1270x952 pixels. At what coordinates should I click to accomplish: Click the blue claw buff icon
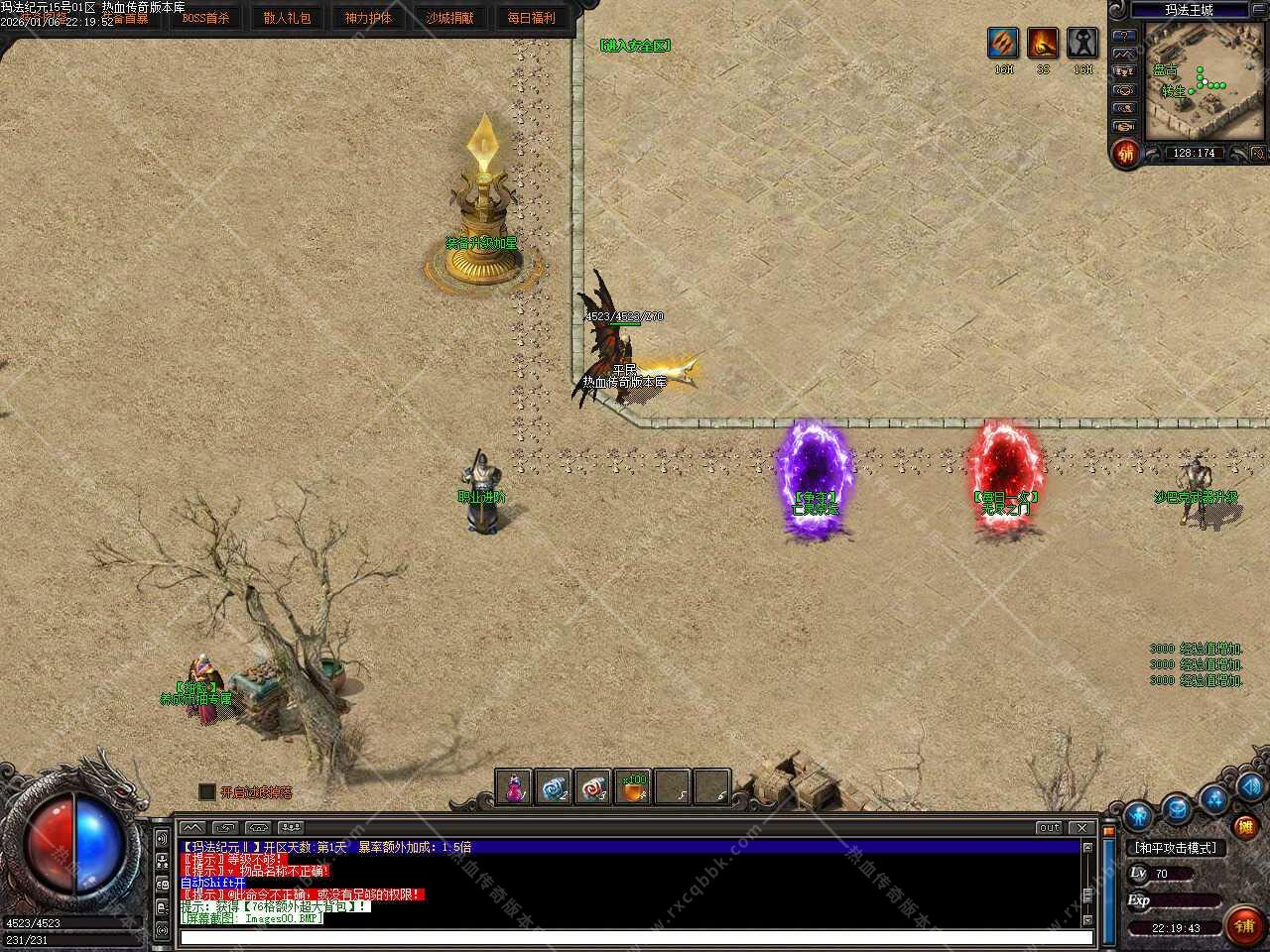pos(1003,44)
